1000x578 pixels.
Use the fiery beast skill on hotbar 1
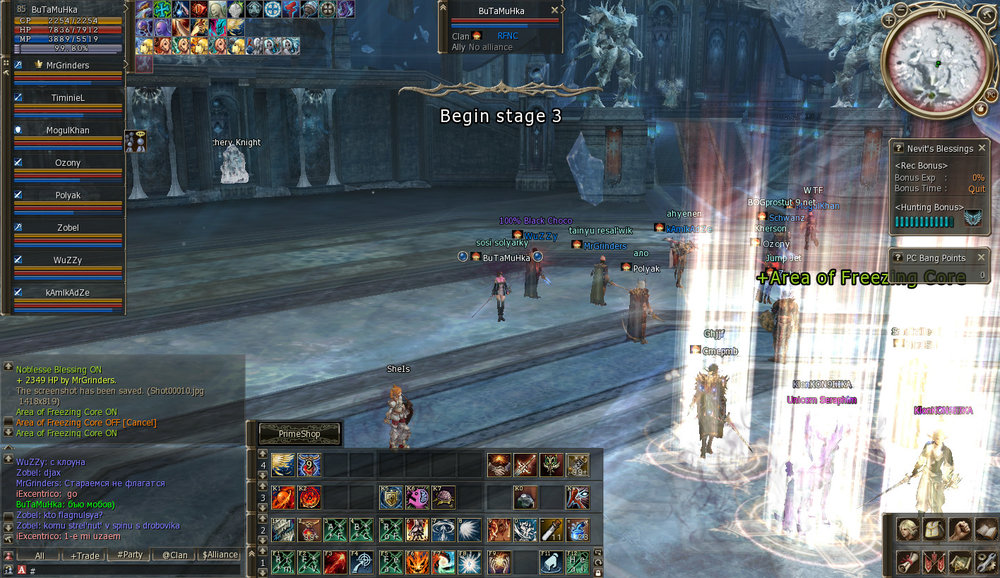coord(416,563)
